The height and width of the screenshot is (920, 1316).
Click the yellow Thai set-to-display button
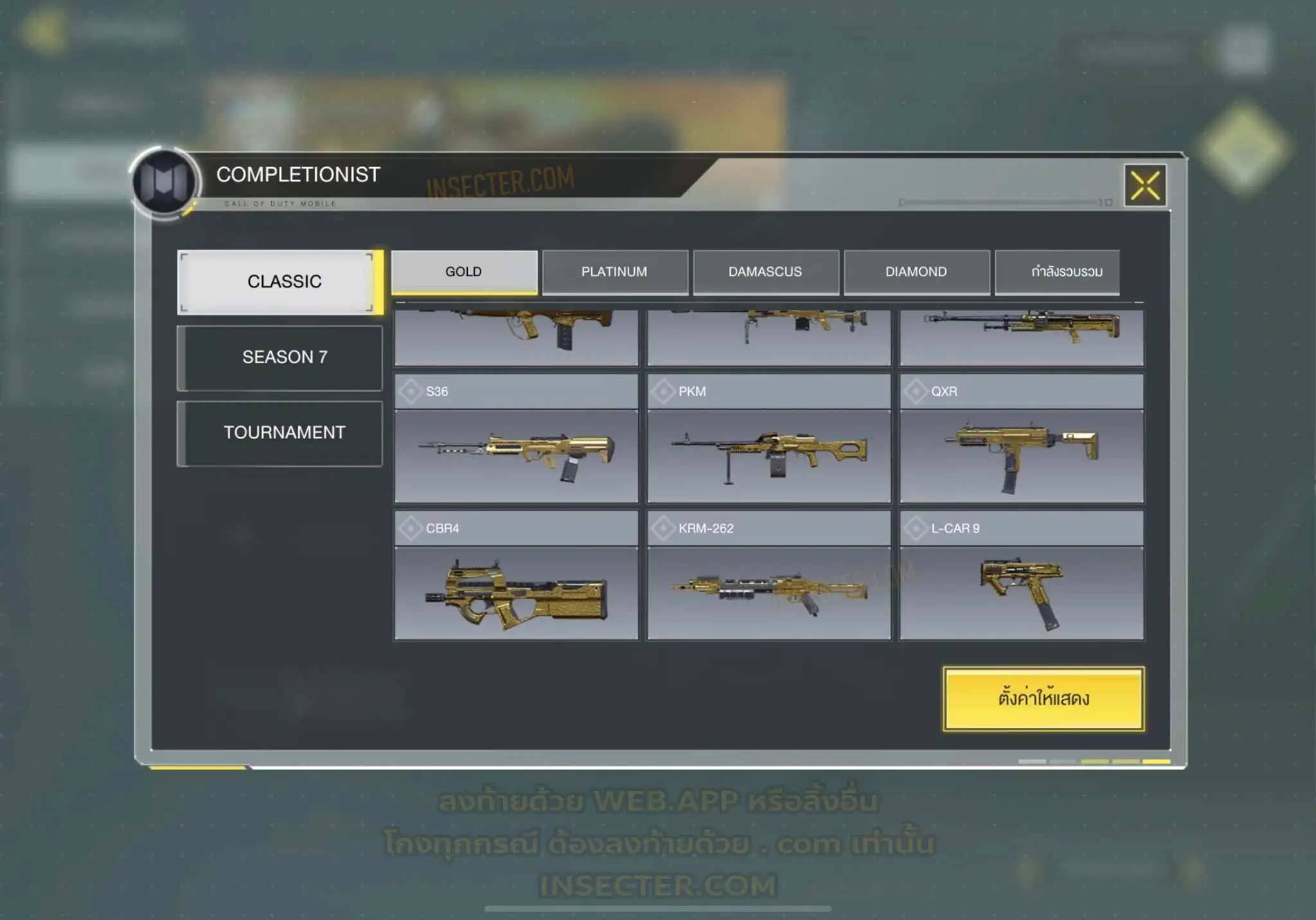1044,698
